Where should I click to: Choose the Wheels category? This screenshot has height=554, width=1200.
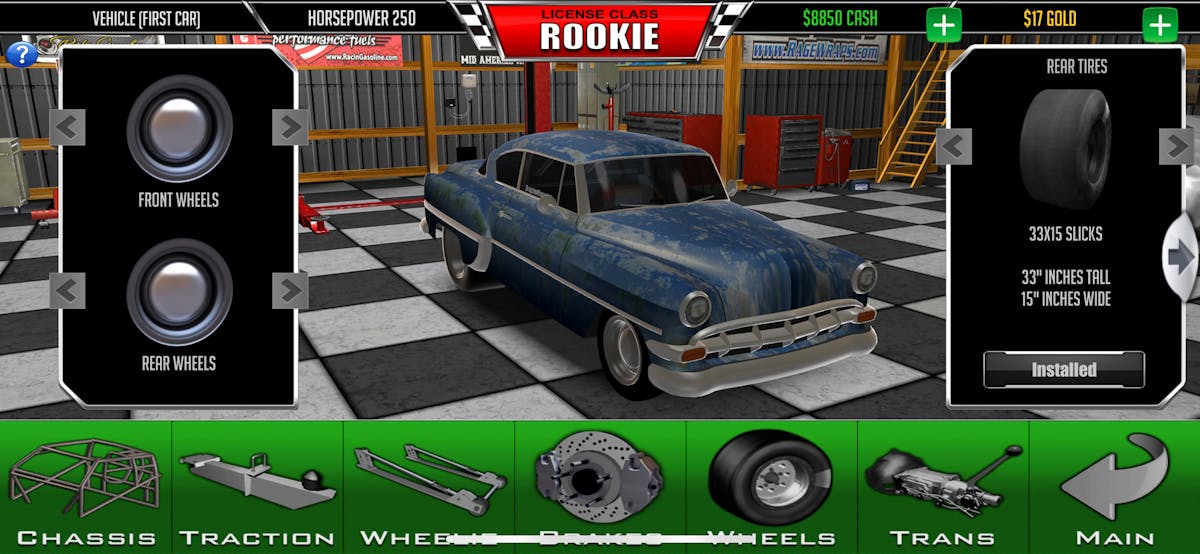click(771, 487)
